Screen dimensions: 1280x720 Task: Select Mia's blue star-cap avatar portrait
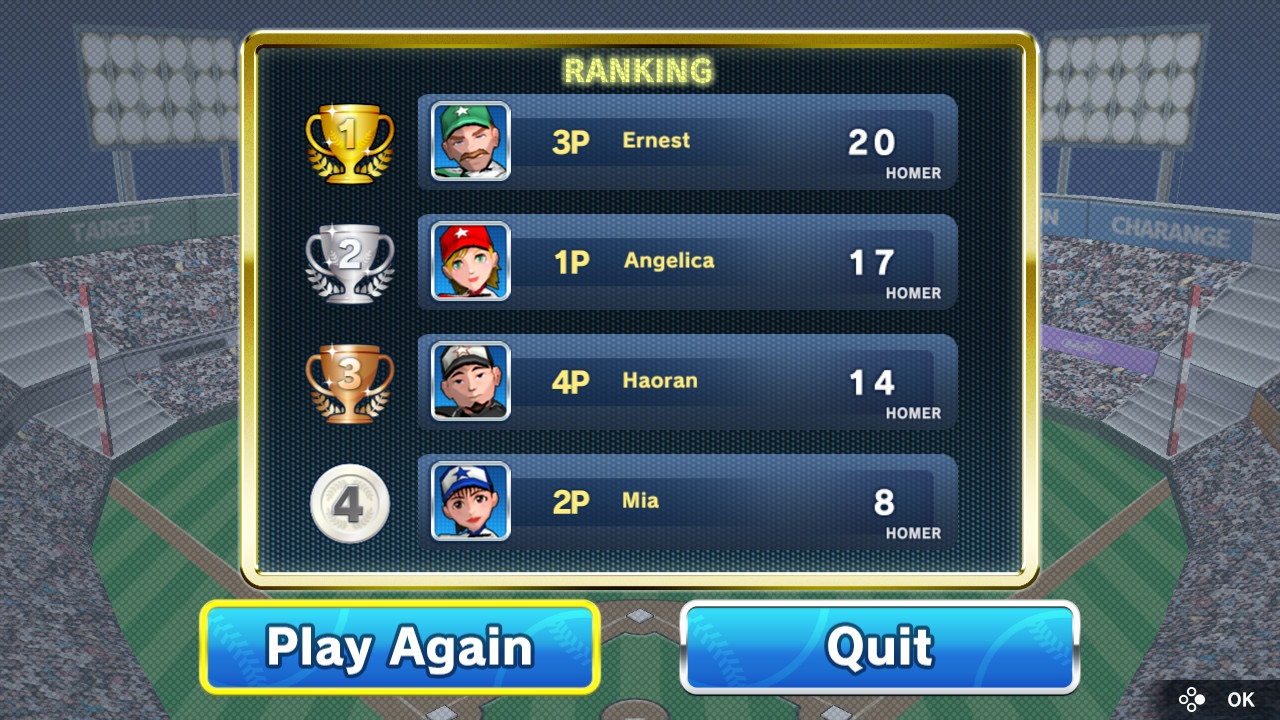(x=469, y=502)
